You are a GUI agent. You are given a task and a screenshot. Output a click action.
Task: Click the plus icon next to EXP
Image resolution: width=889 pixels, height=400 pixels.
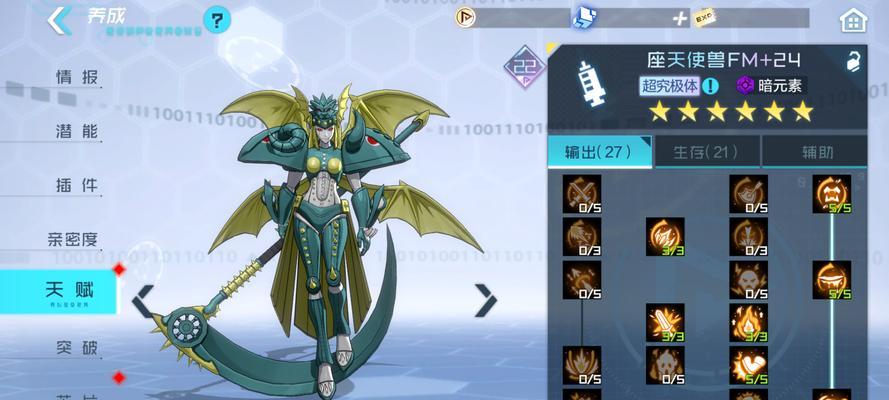click(x=680, y=18)
